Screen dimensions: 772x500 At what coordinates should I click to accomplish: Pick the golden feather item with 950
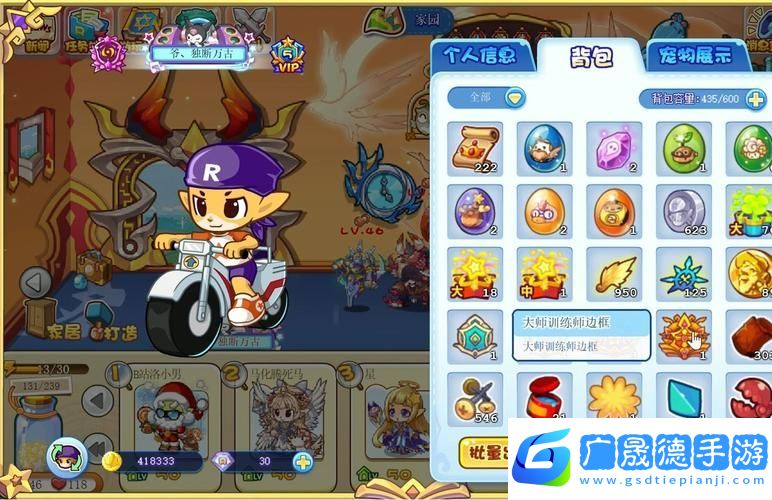(613, 273)
